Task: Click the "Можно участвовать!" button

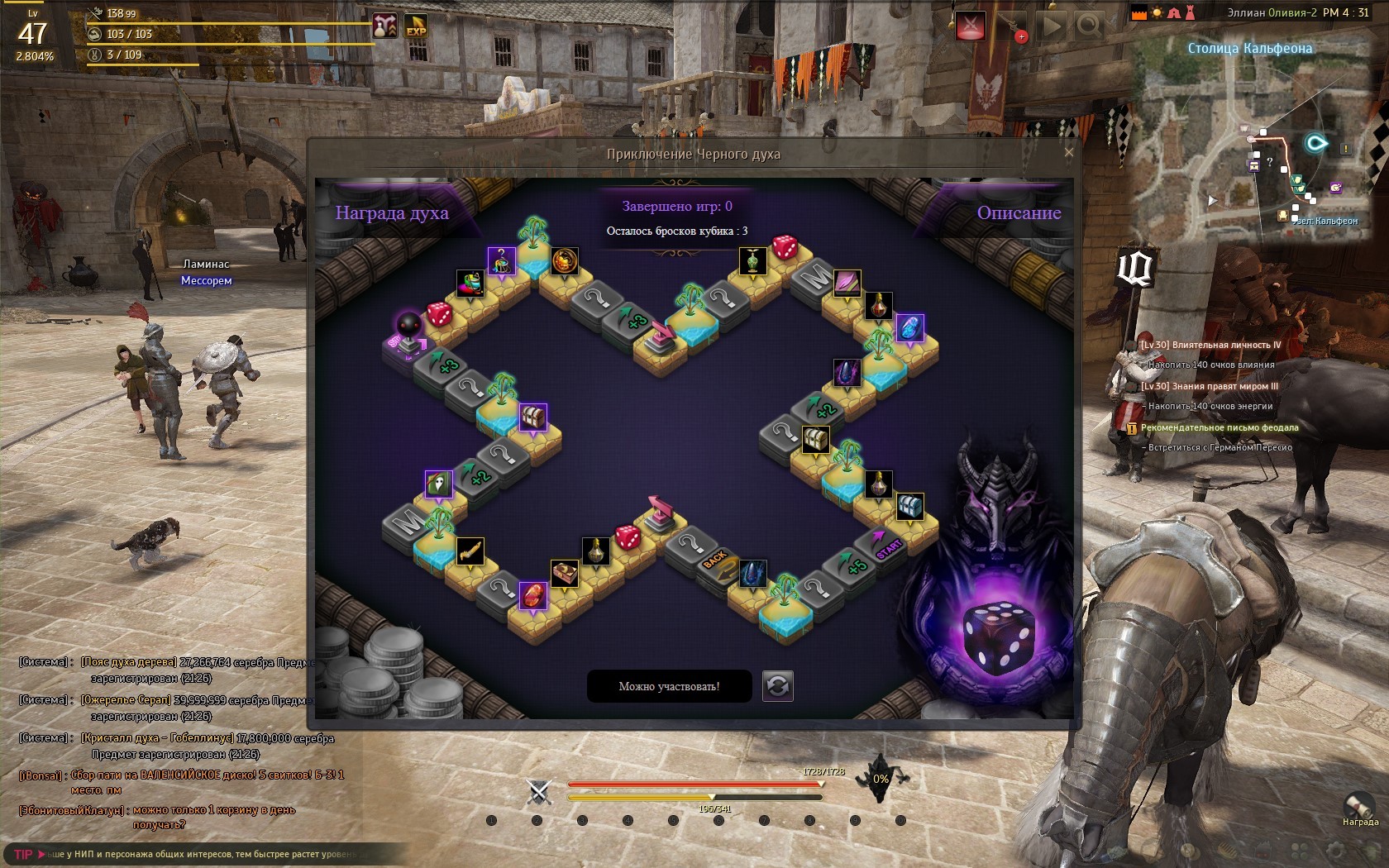Action: (669, 686)
